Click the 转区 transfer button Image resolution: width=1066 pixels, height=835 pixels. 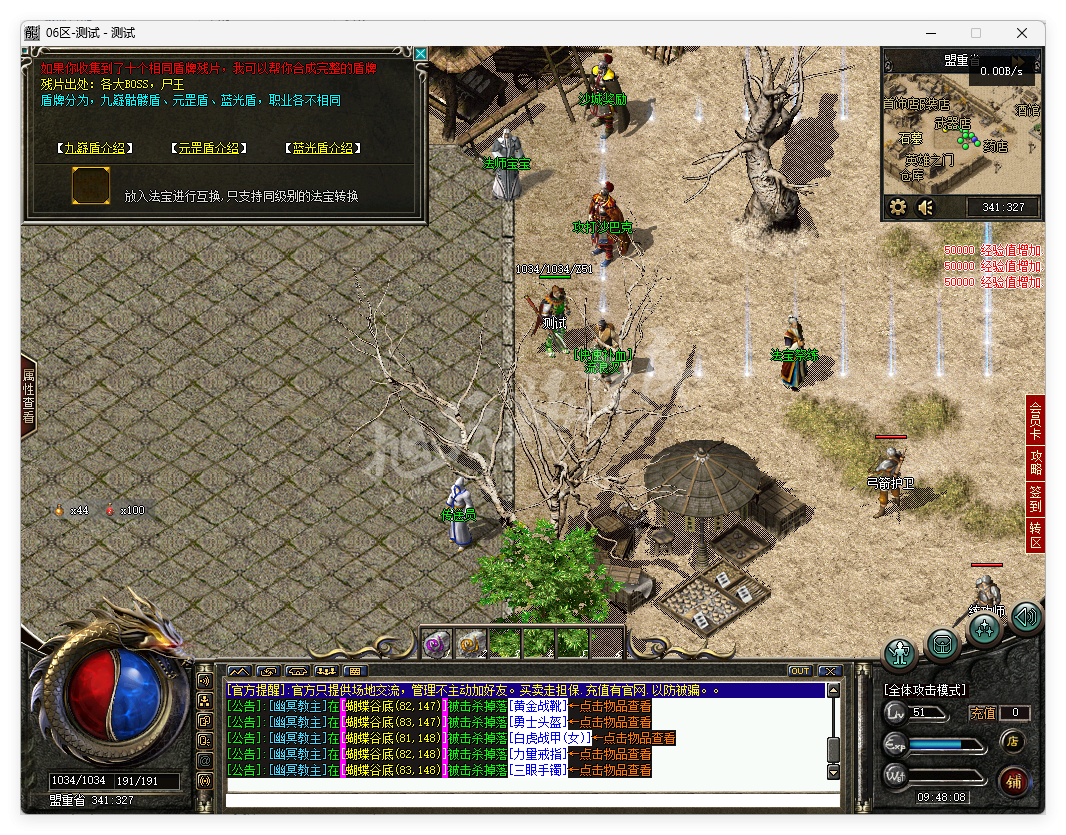[1035, 536]
